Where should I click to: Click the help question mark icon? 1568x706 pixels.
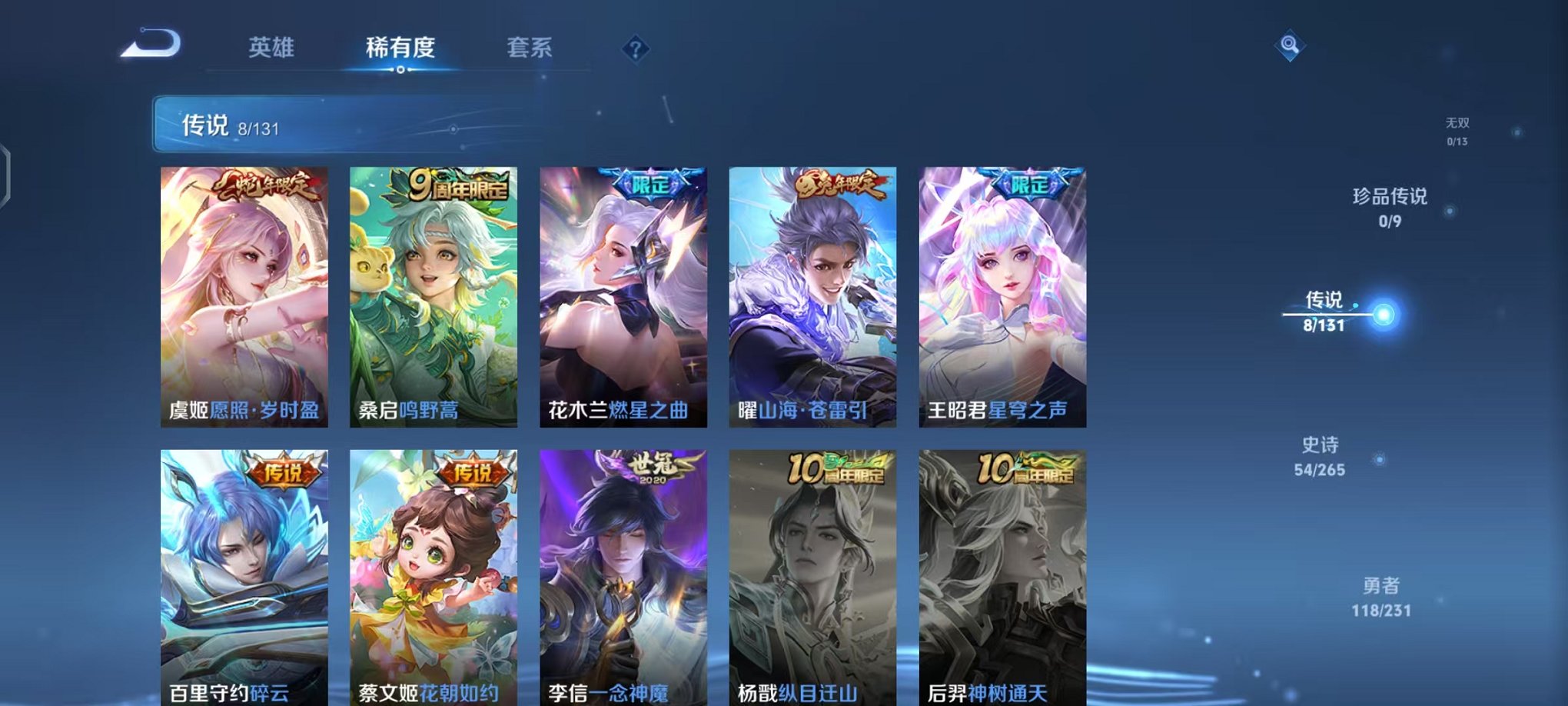point(635,50)
